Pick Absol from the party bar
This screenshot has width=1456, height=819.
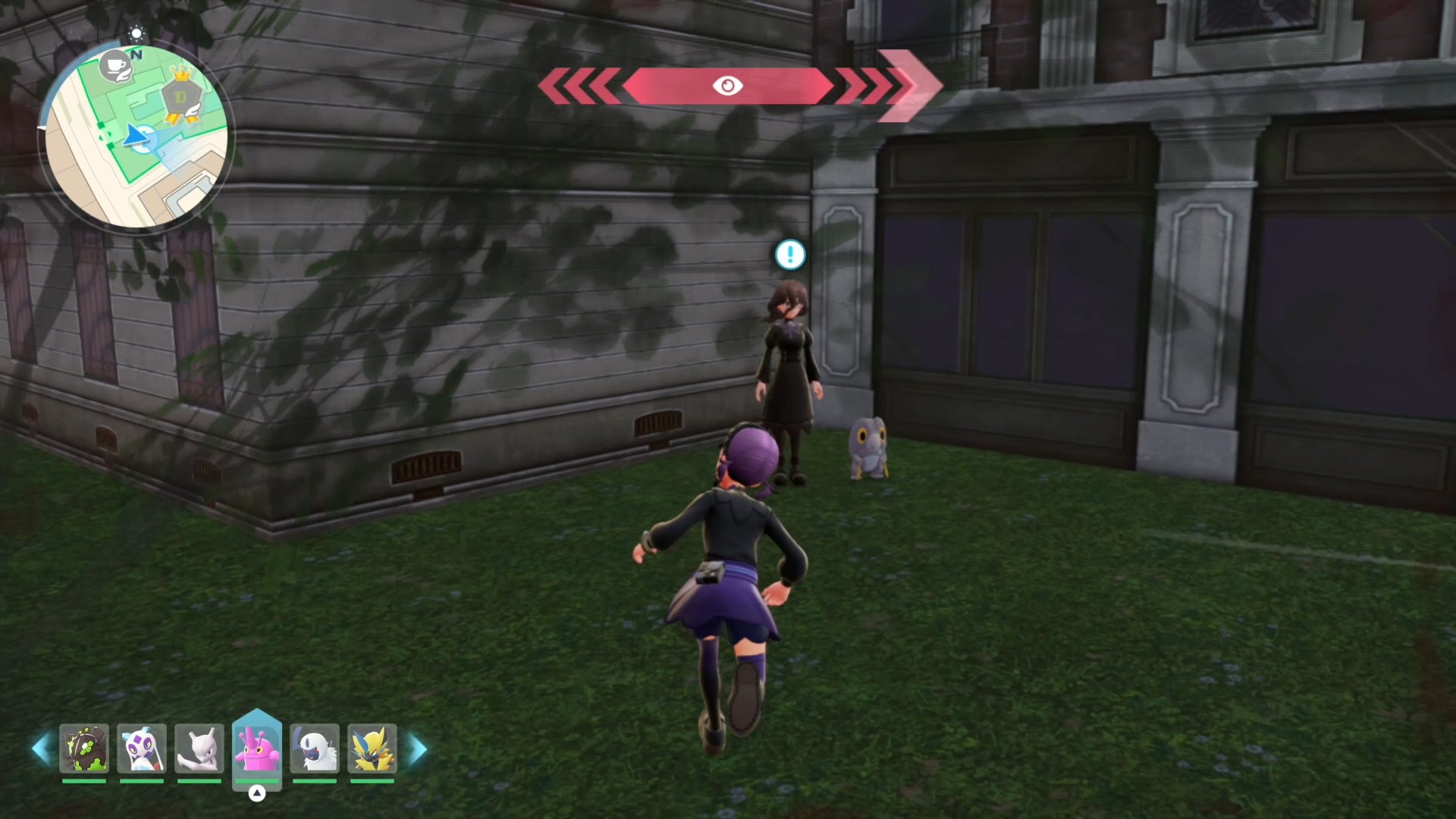315,749
